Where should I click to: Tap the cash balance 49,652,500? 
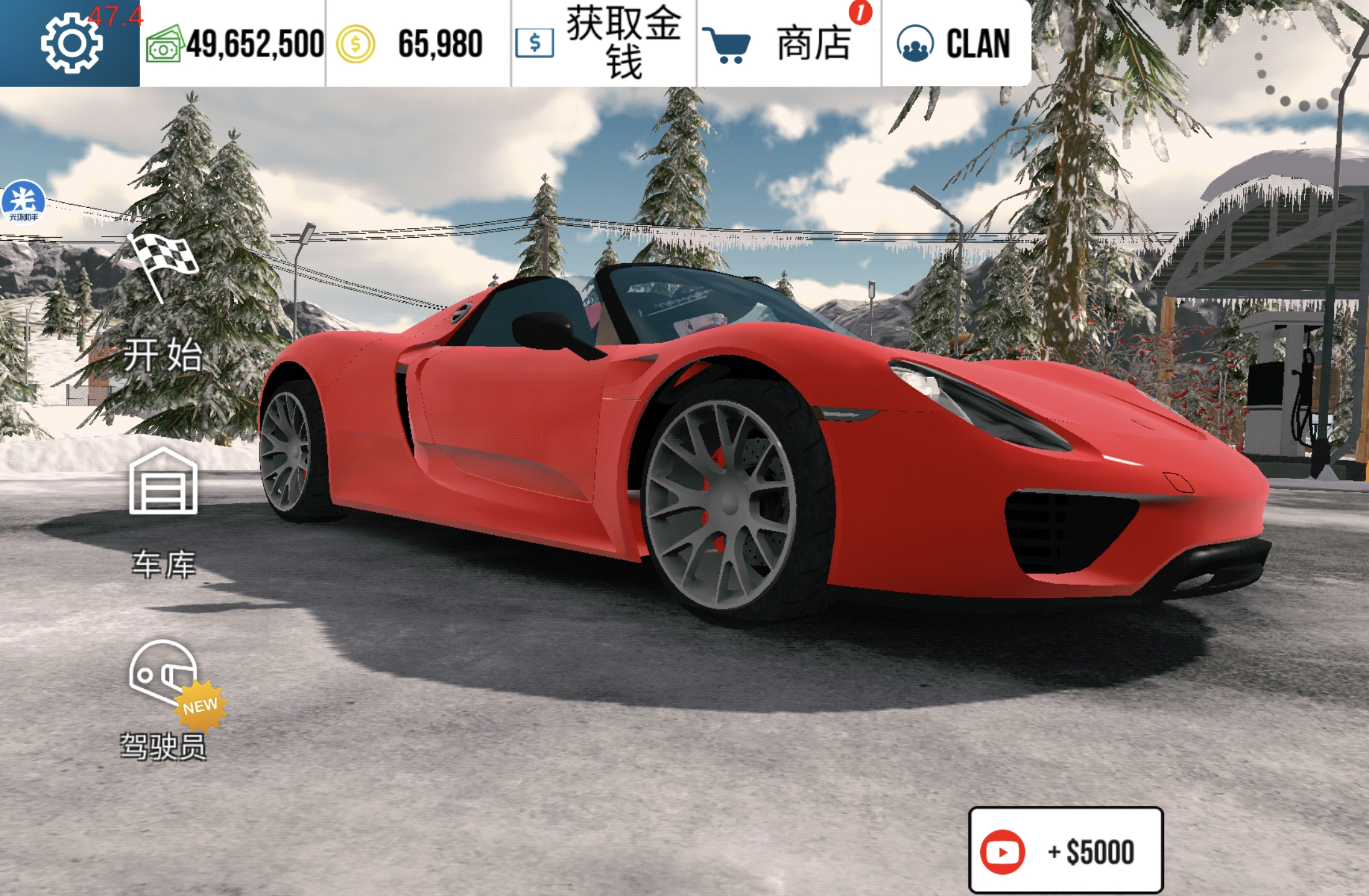235,44
